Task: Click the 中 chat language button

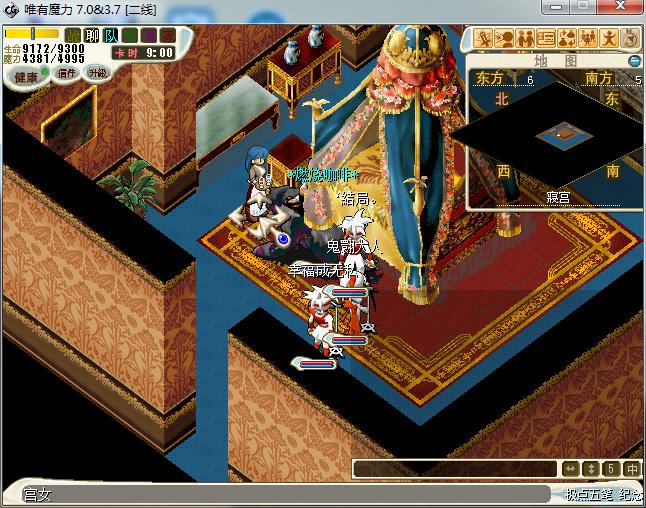Action: pyautogui.click(x=631, y=469)
